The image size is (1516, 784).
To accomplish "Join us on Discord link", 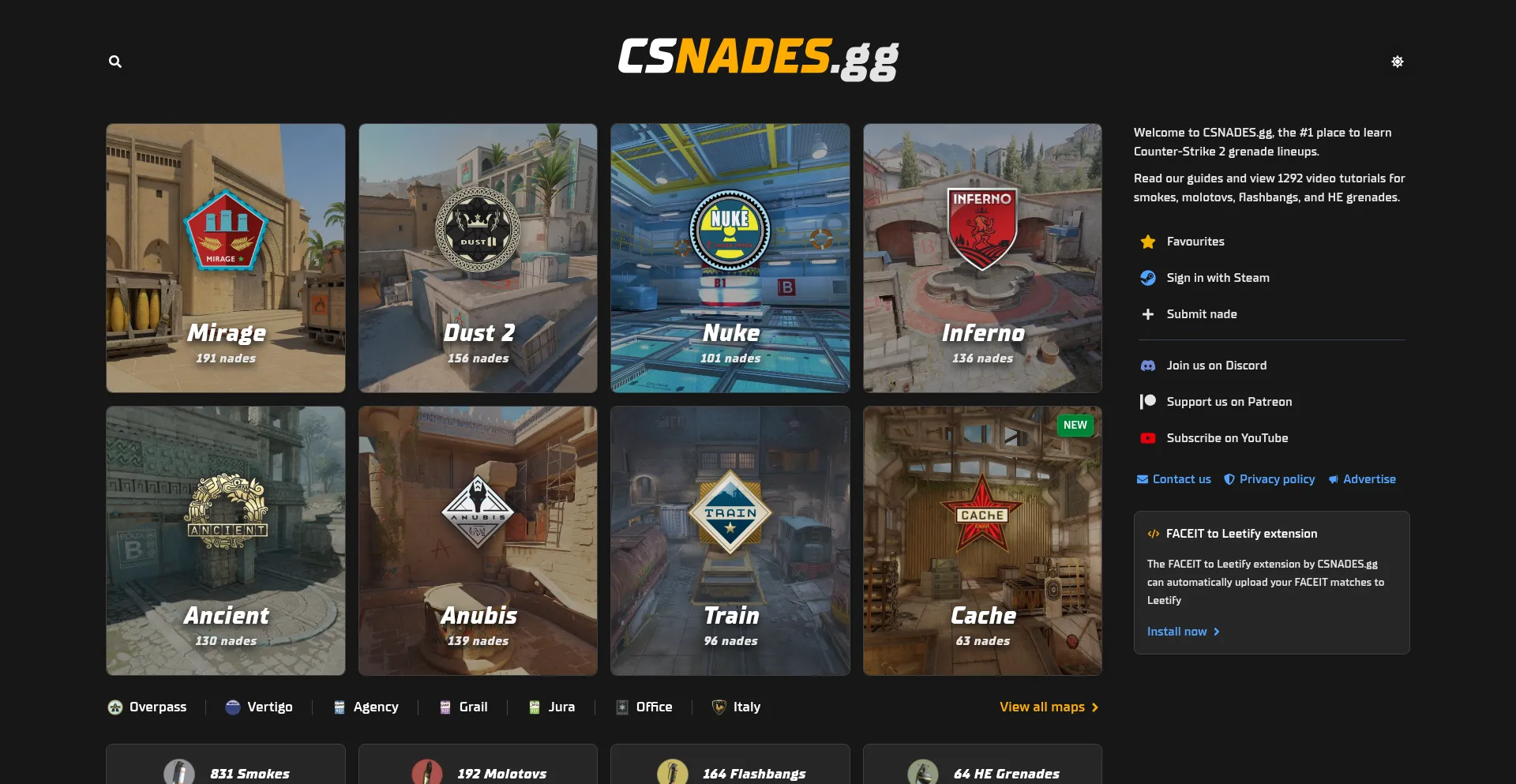I will coord(1216,366).
